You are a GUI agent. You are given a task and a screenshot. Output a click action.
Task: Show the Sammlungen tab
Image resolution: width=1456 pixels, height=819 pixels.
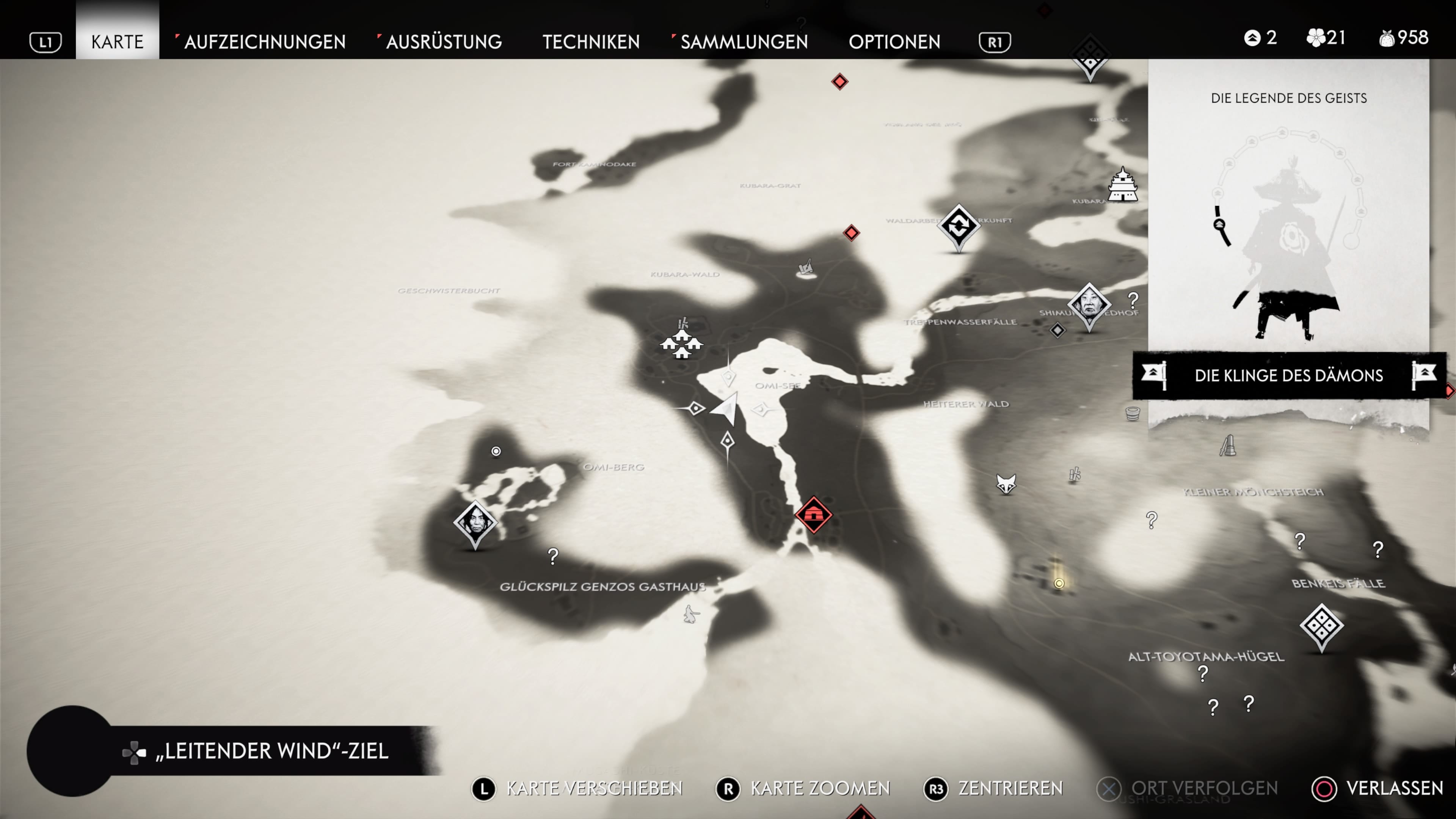tap(744, 41)
